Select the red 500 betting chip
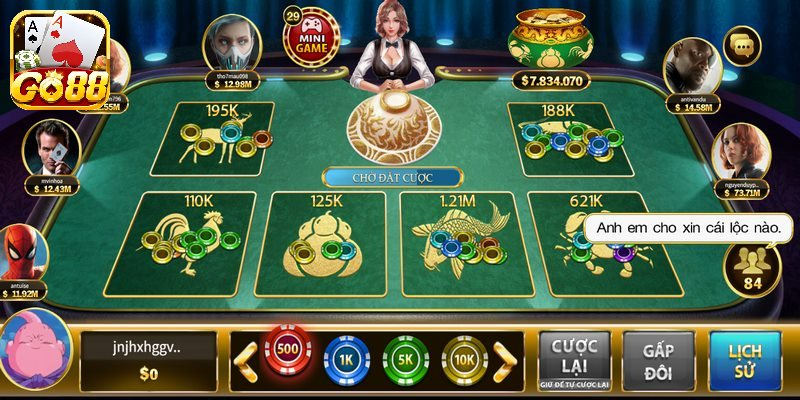This screenshot has width=800, height=400. pos(287,353)
